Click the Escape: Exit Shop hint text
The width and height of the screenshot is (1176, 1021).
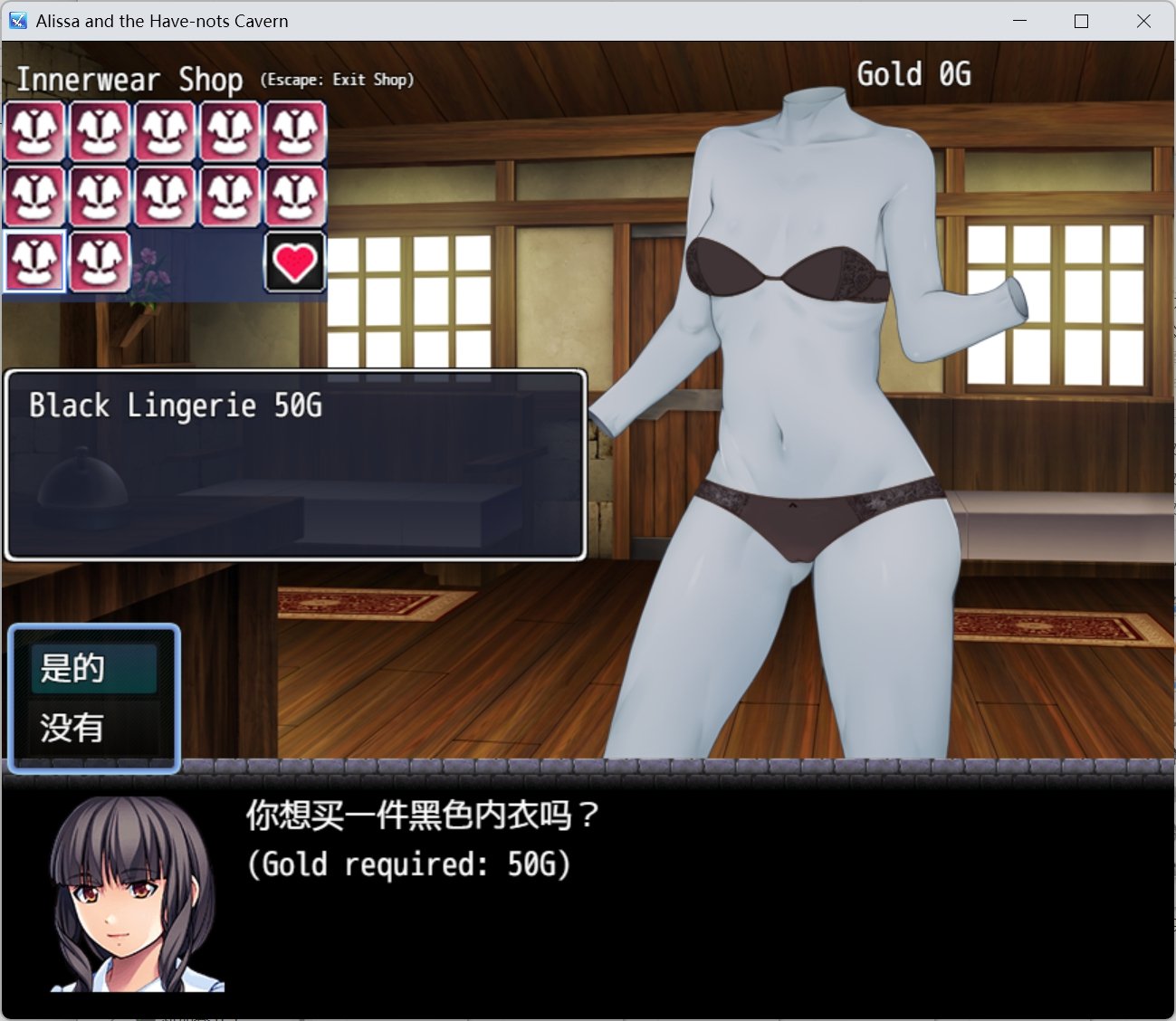[x=336, y=80]
